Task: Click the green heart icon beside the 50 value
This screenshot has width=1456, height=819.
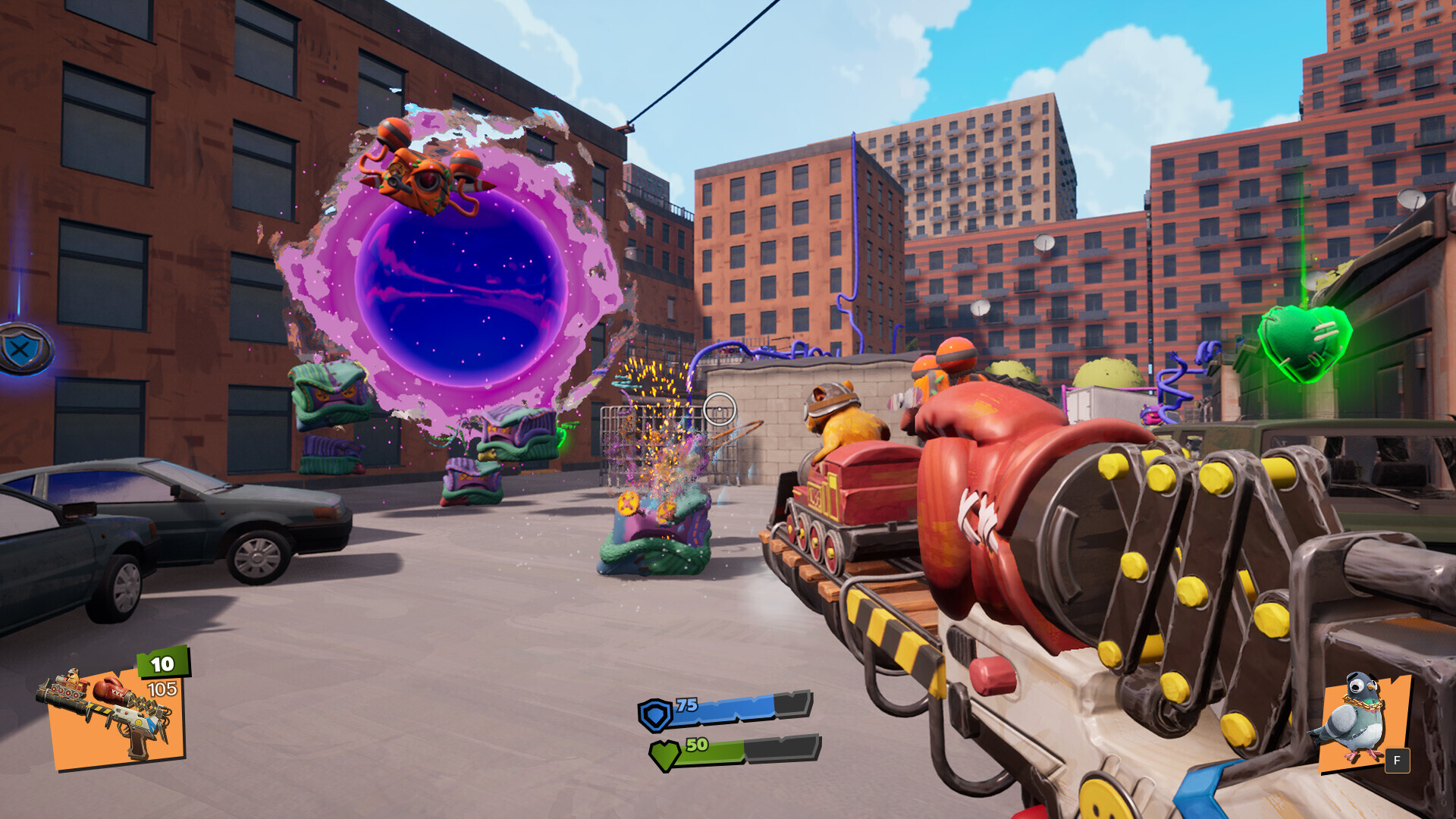Action: coord(664,755)
